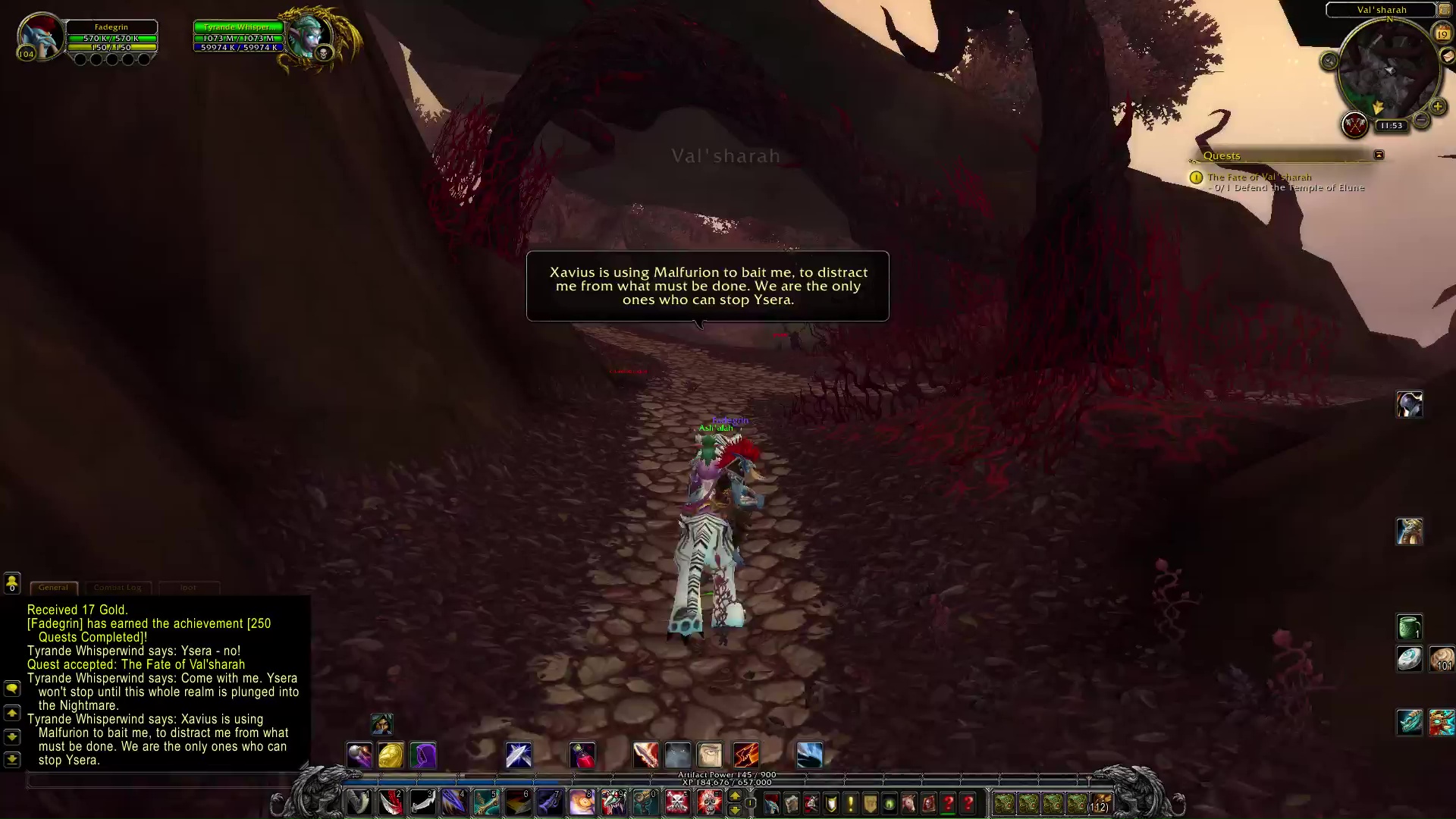Open the yellow exclamation quest log button
This screenshot has width=1456, height=819.
pyautogui.click(x=850, y=803)
